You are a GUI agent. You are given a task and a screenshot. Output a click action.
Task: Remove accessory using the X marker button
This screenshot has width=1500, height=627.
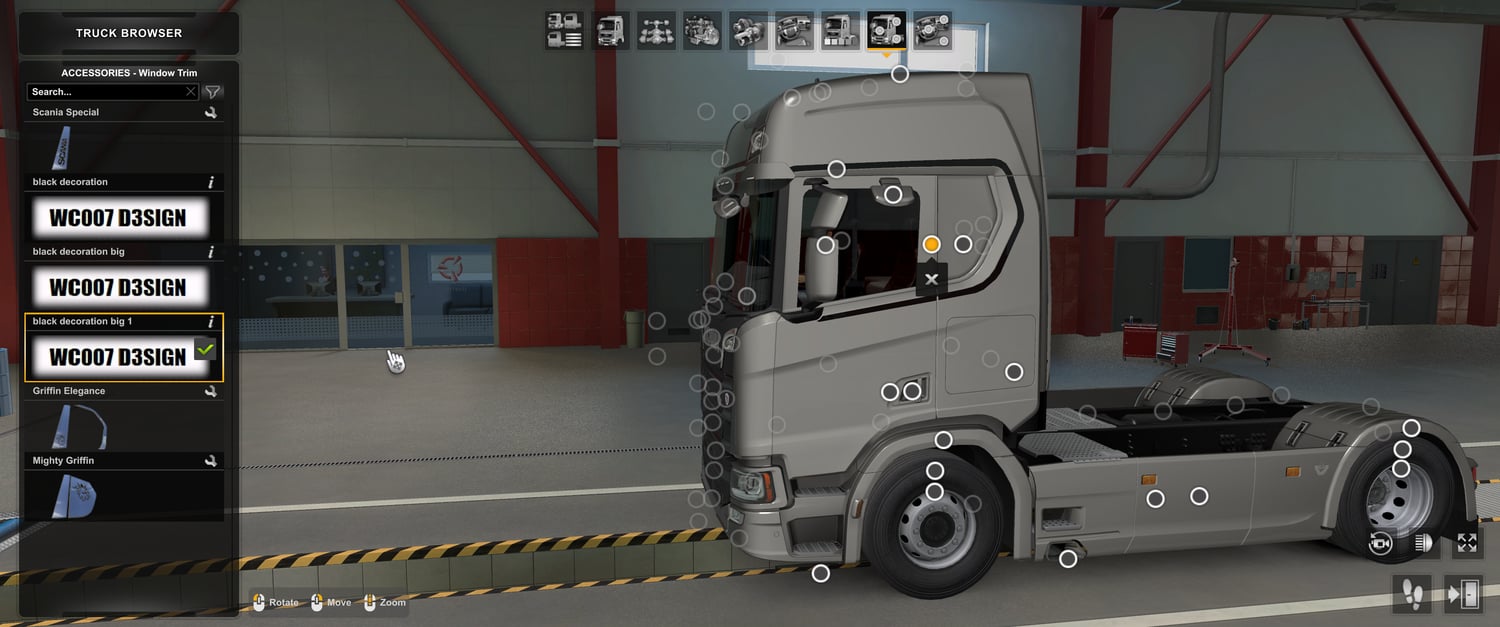coord(932,279)
